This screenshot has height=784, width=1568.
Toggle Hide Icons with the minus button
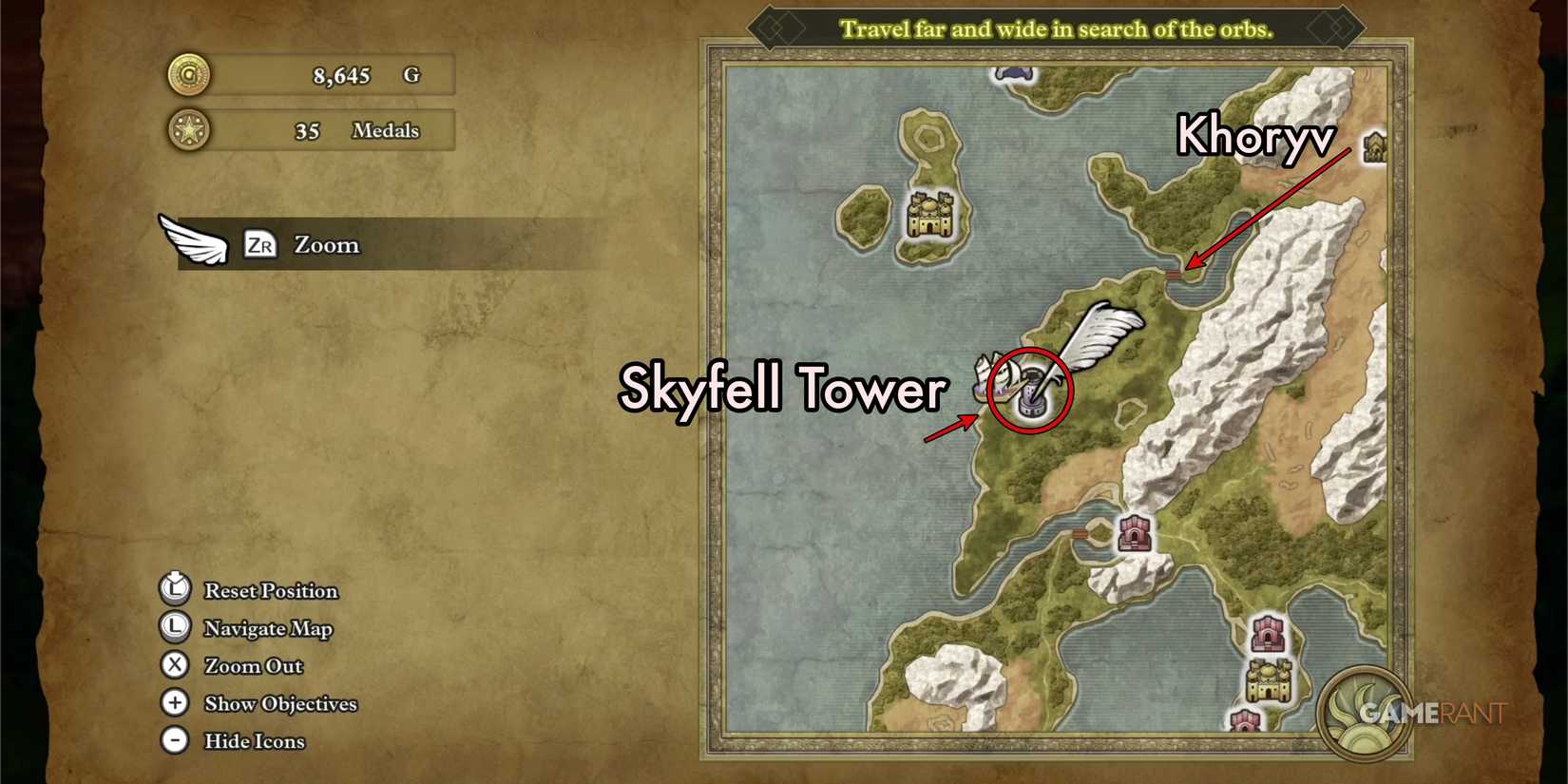[174, 740]
